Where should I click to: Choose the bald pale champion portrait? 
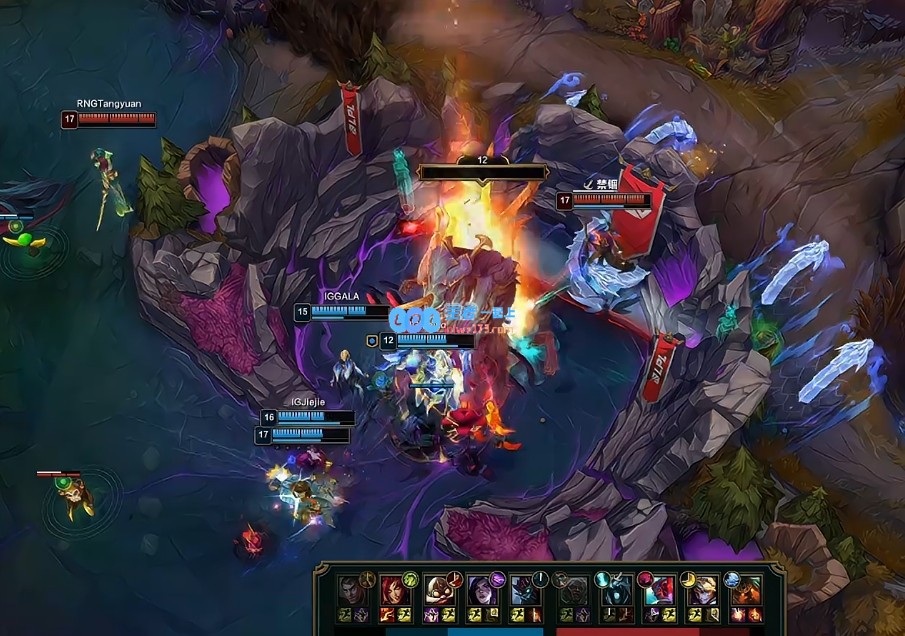point(438,589)
